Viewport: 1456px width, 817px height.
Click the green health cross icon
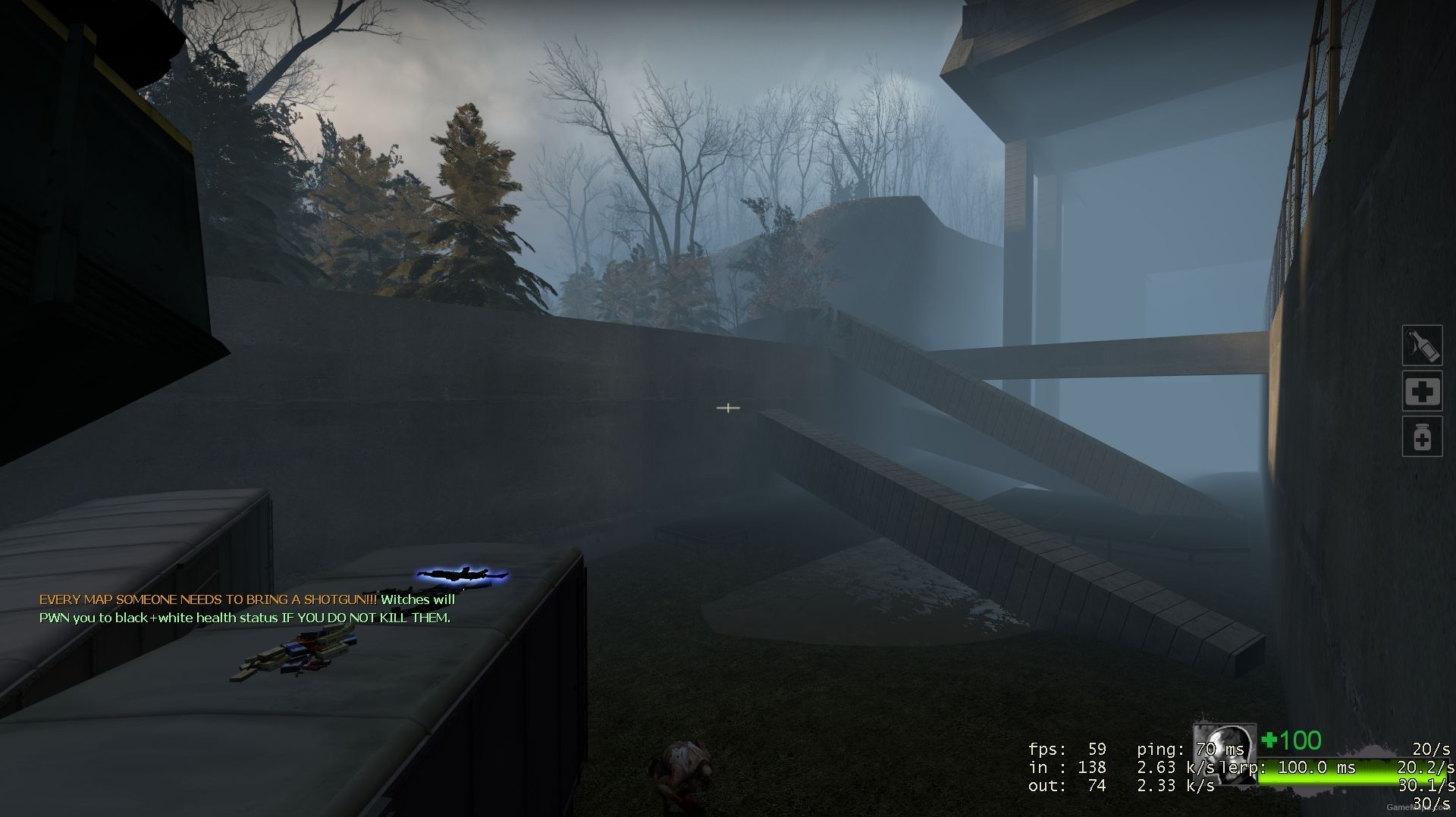[x=1267, y=740]
